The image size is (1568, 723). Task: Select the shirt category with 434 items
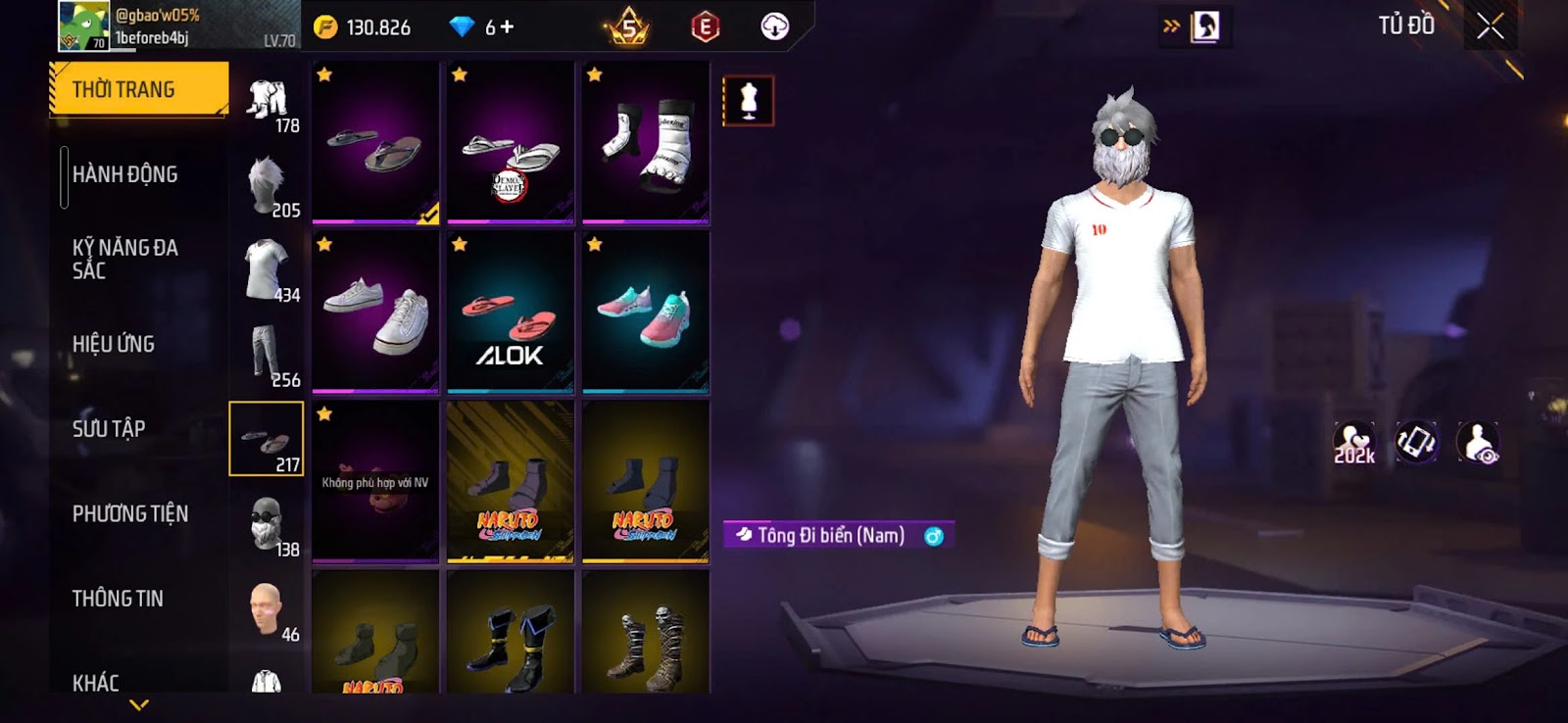(267, 269)
